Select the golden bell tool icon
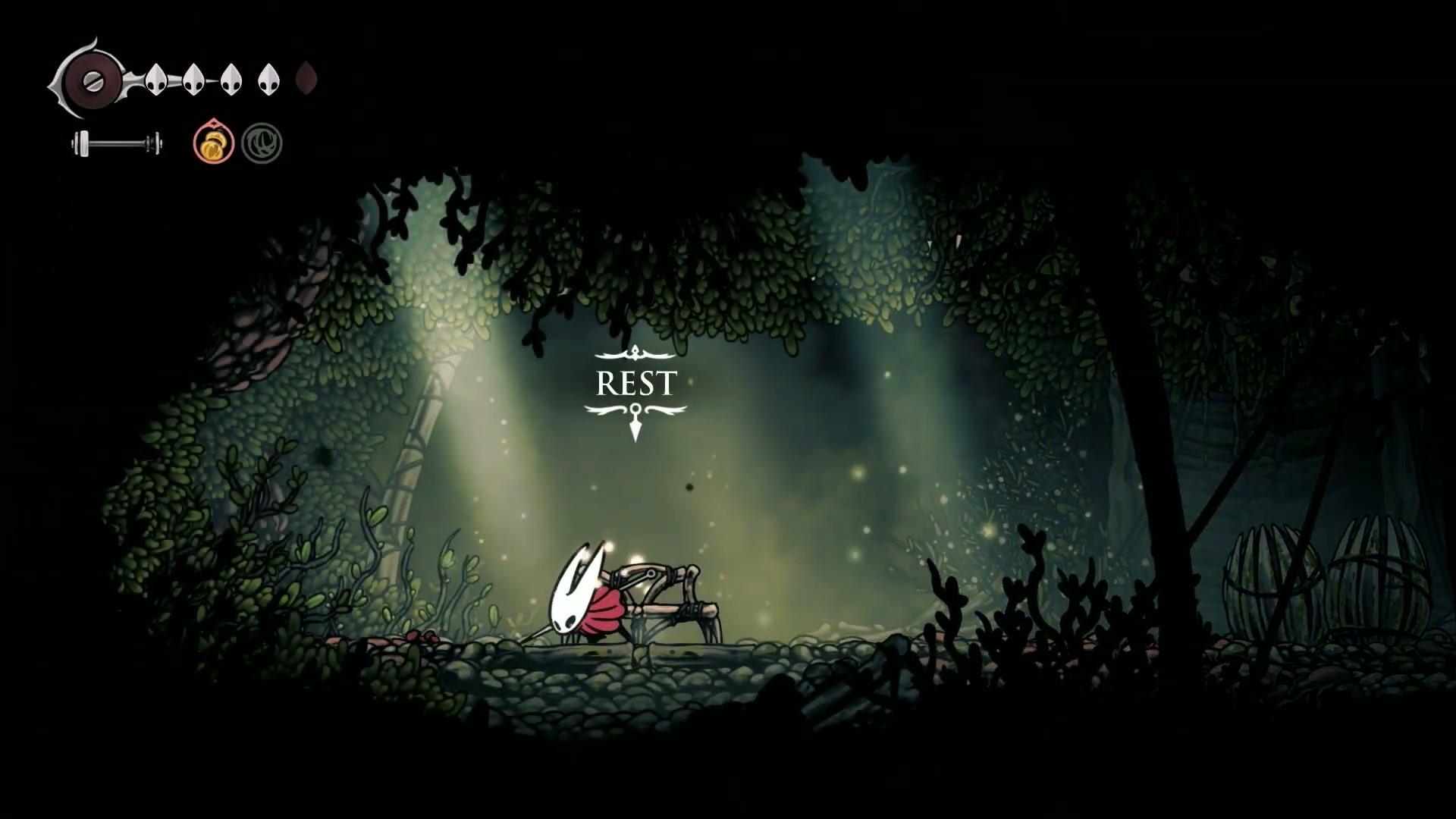Image resolution: width=1456 pixels, height=819 pixels. coord(213,143)
